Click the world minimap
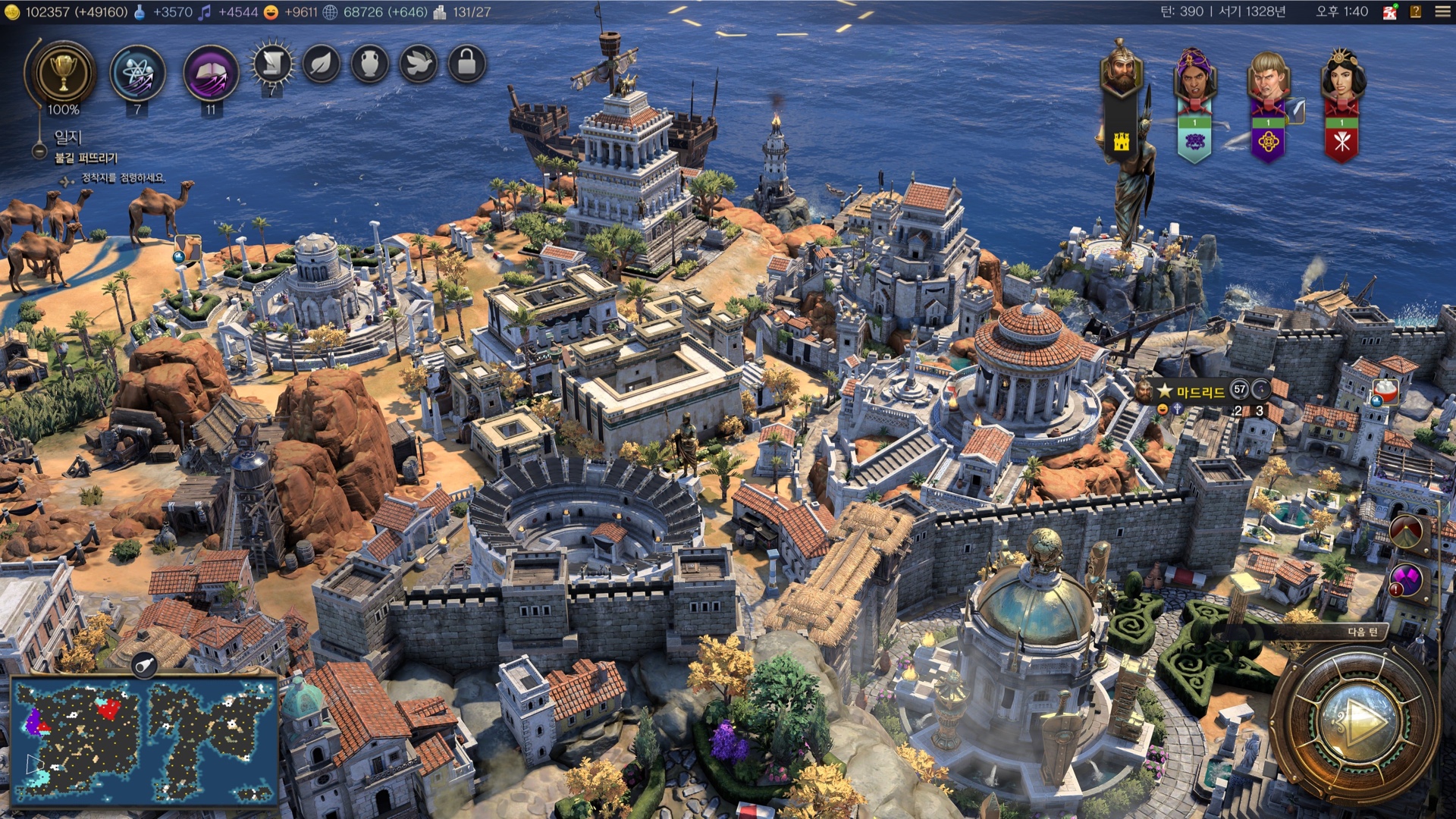1456x819 pixels. 144,739
